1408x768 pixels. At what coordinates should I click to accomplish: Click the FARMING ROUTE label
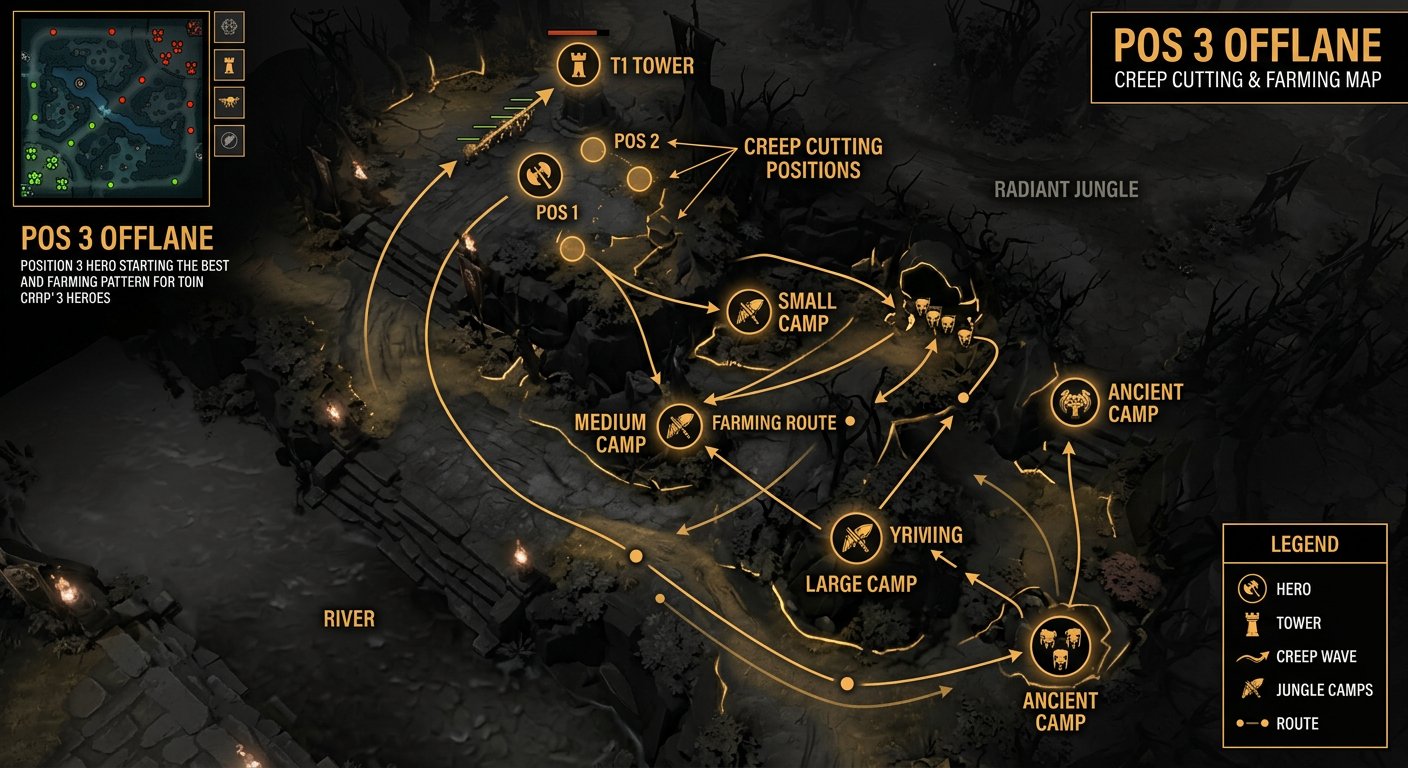pyautogui.click(x=773, y=422)
